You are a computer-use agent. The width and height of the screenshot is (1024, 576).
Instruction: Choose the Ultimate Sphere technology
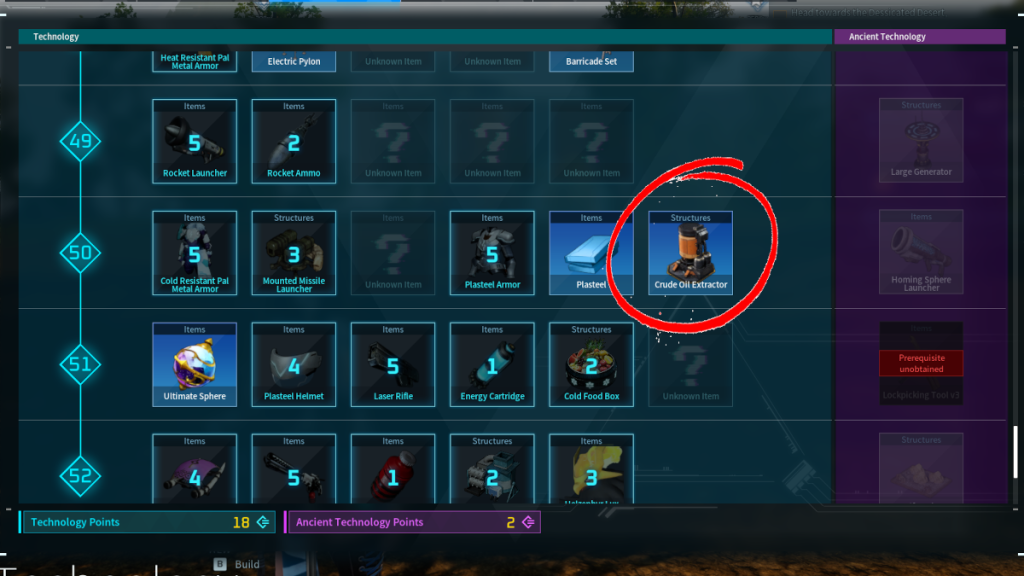point(195,364)
